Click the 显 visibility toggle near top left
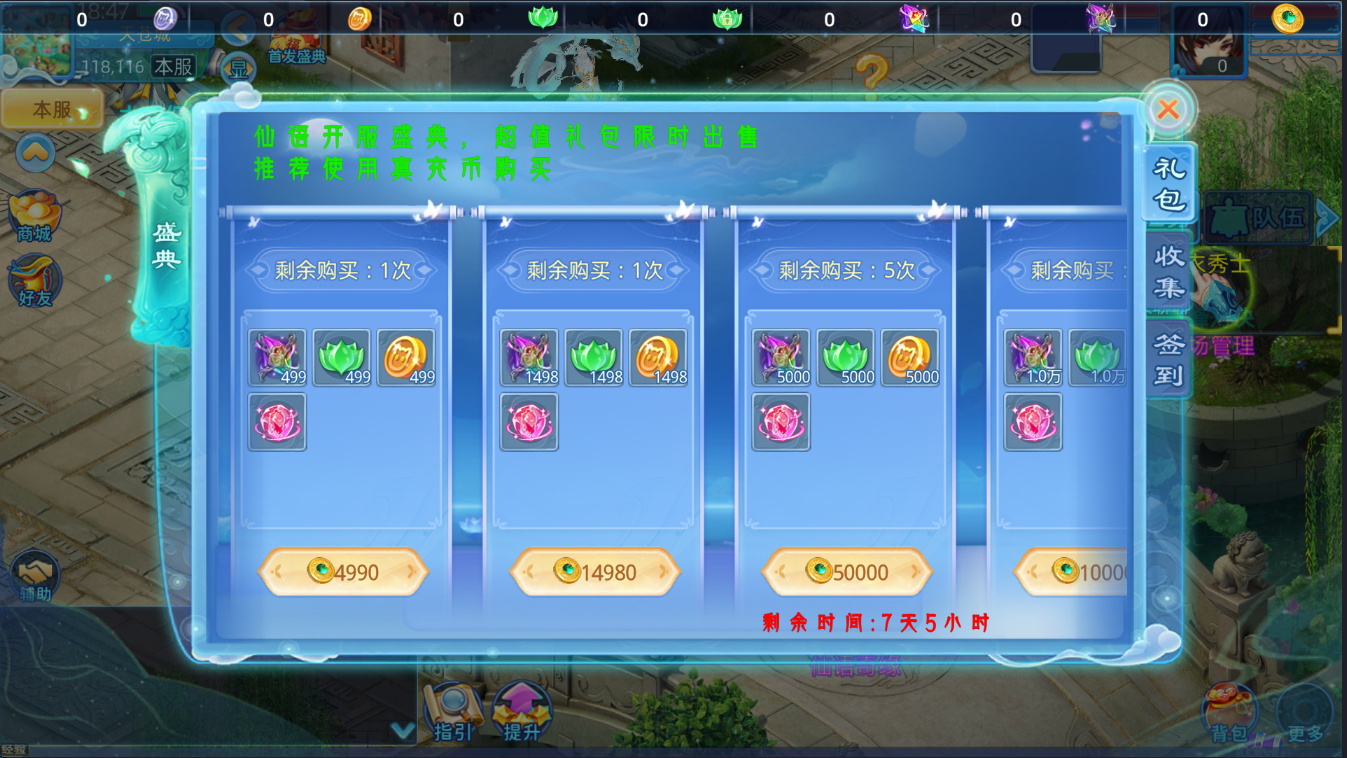1347x758 pixels. pyautogui.click(x=239, y=65)
